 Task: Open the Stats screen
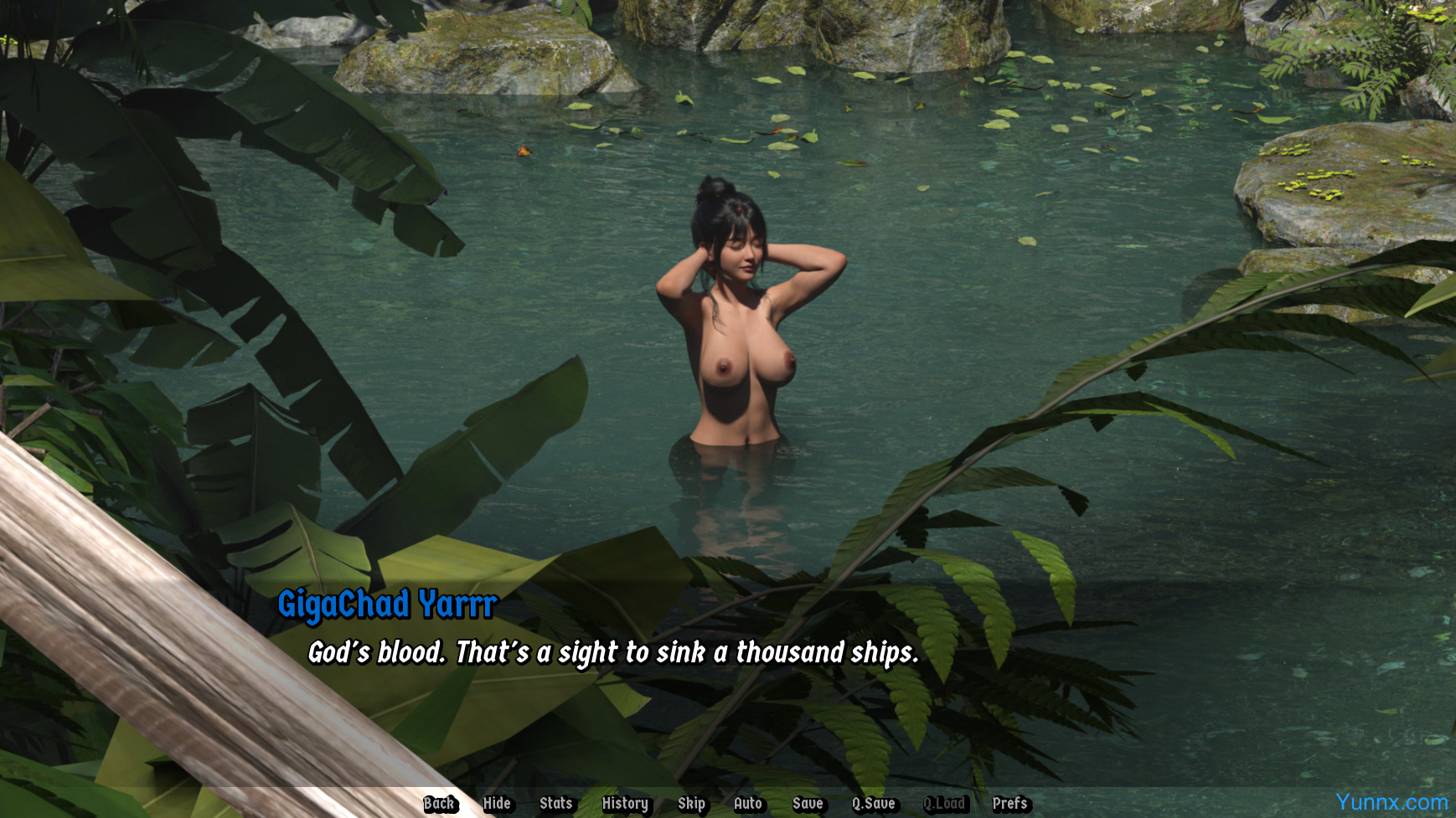555,804
